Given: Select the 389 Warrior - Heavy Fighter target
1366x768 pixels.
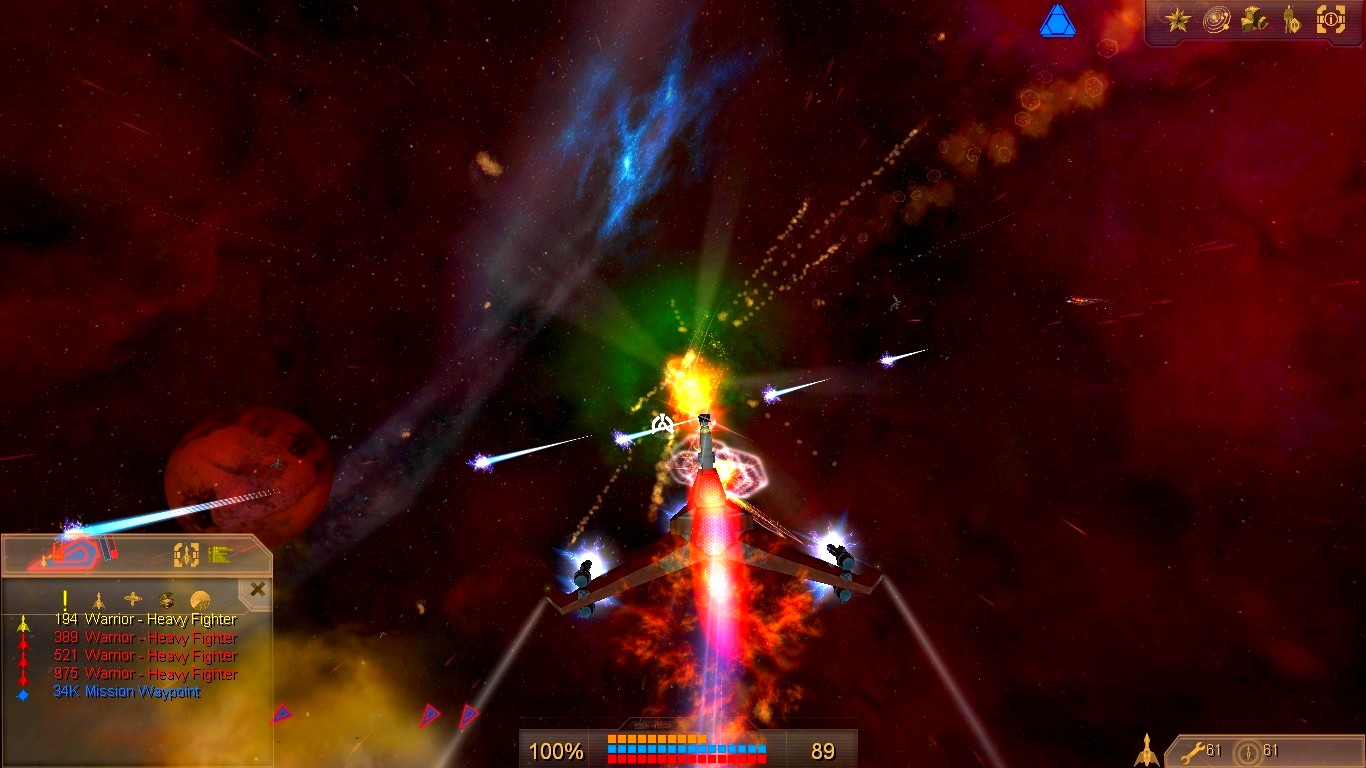Looking at the screenshot, I should pyautogui.click(x=145, y=638).
